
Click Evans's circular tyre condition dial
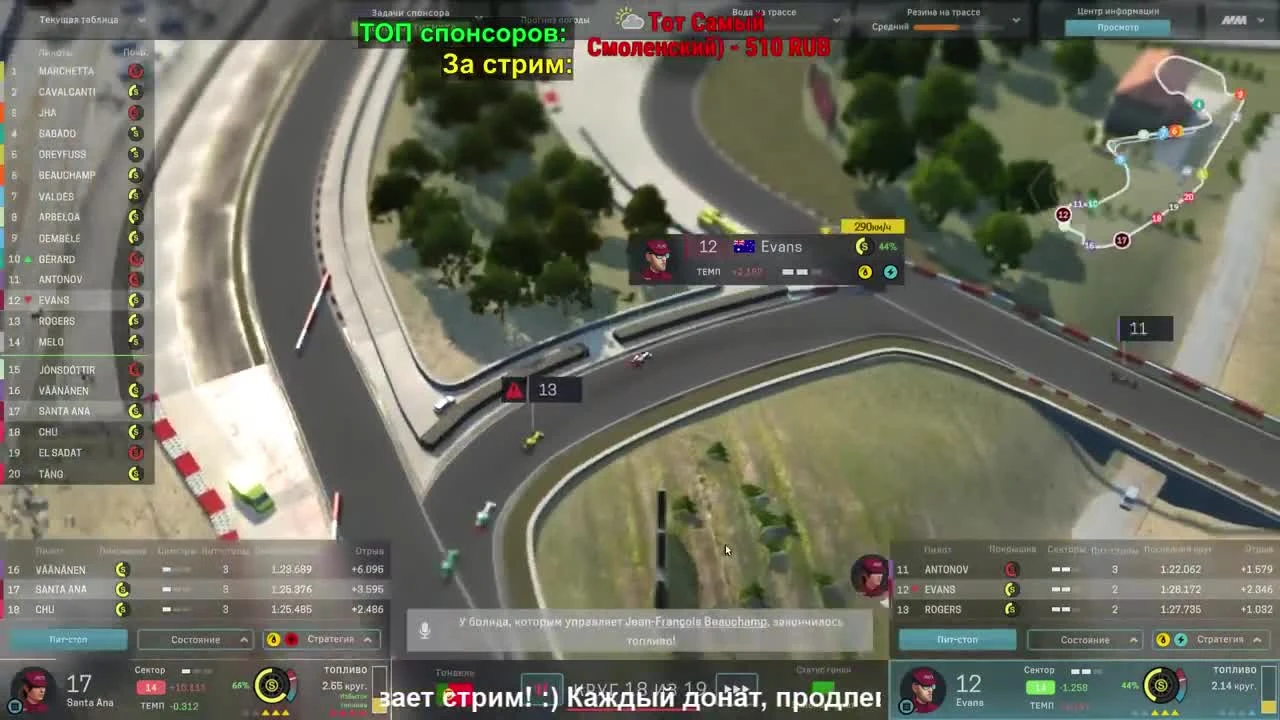1163,686
